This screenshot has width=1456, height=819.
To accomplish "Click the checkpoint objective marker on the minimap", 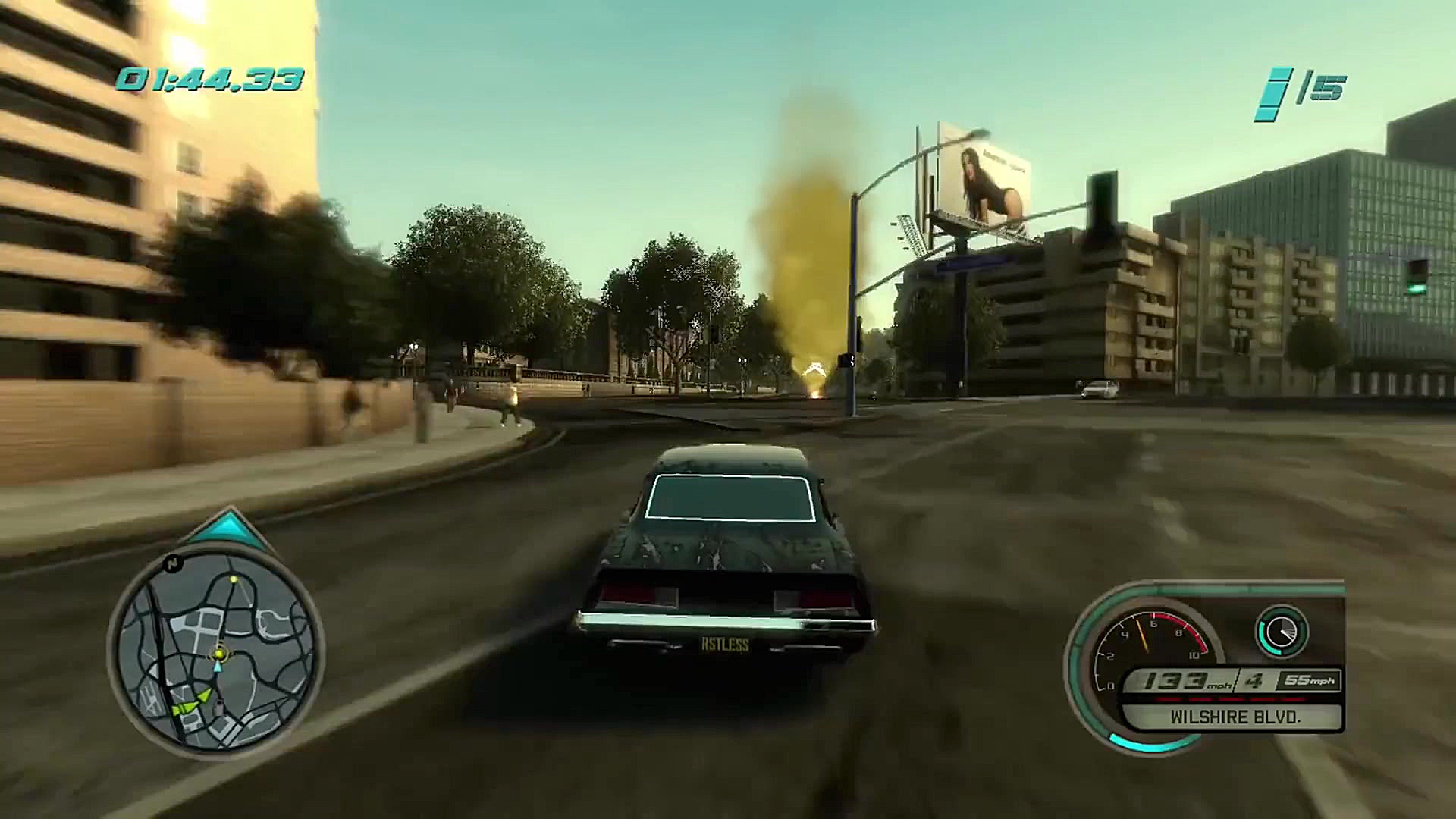I will pyautogui.click(x=234, y=581).
